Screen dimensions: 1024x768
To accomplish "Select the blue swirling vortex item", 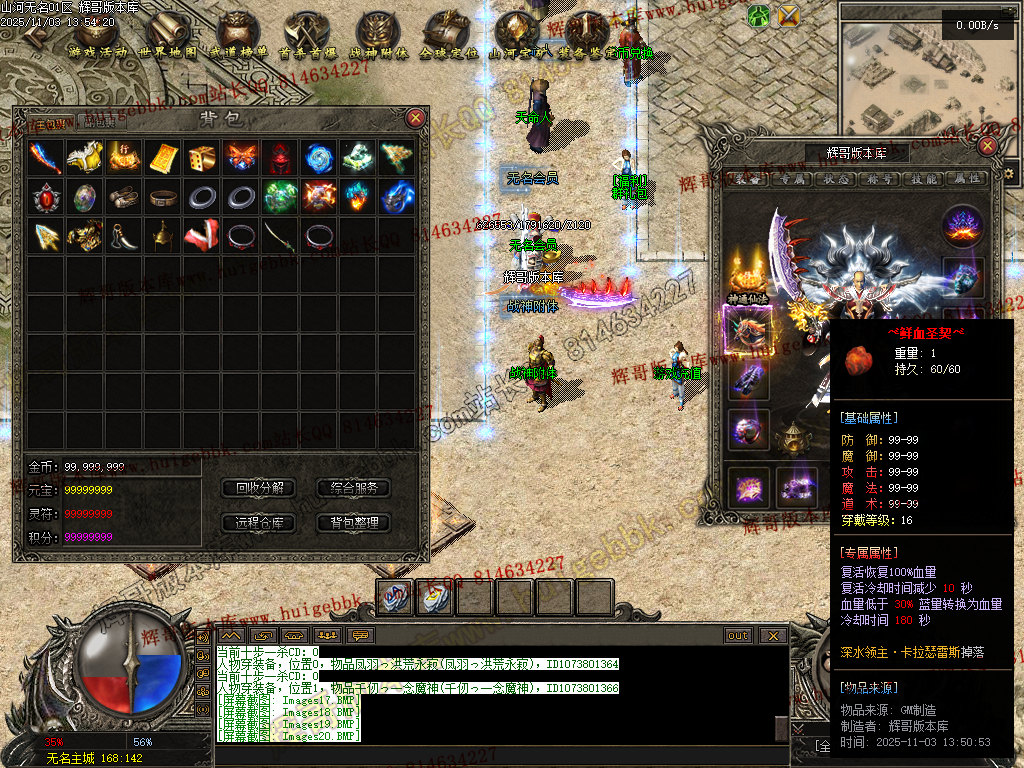I will tap(320, 157).
